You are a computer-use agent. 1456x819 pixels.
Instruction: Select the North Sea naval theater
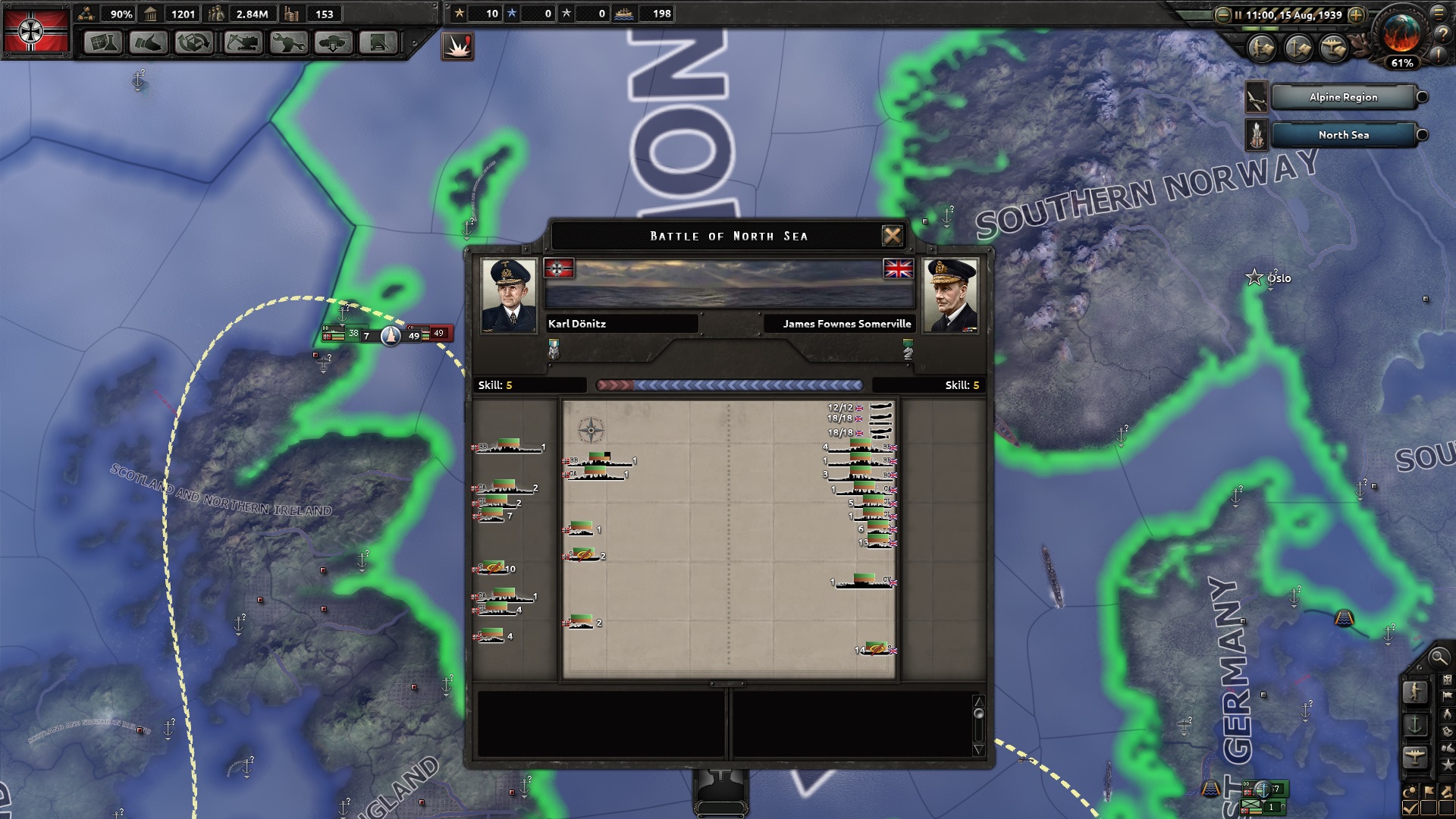[x=1343, y=135]
